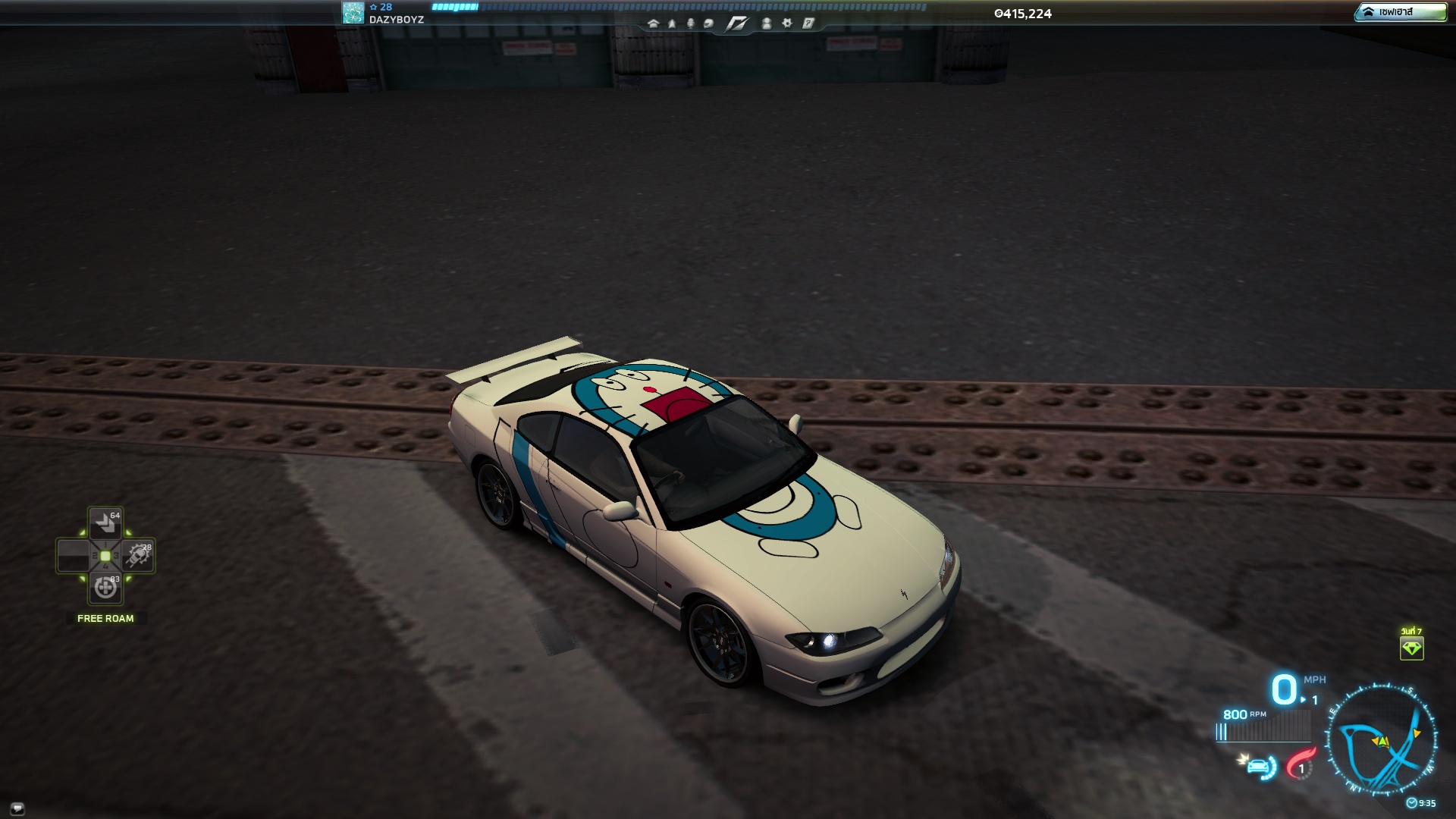
Task: Open the question-mark help icon
Action: point(808,24)
